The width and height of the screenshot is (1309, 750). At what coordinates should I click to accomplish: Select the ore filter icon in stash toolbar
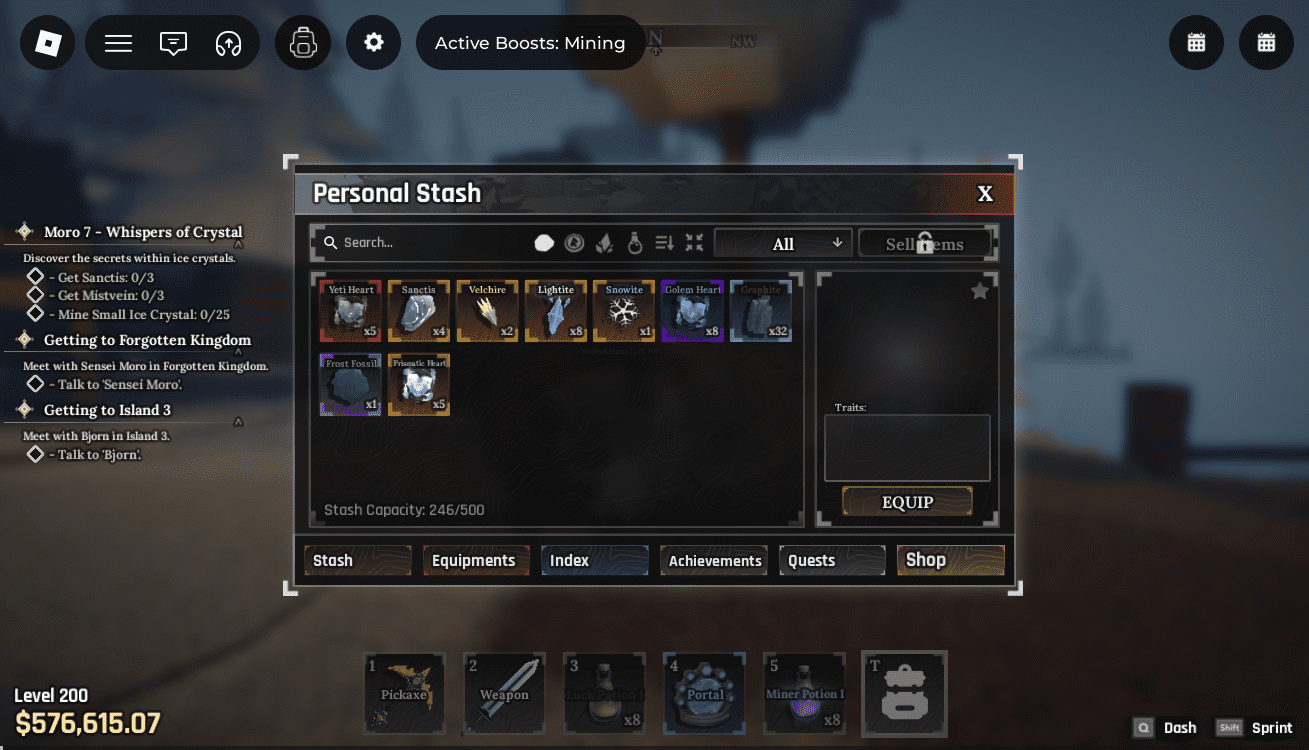[x=544, y=242]
